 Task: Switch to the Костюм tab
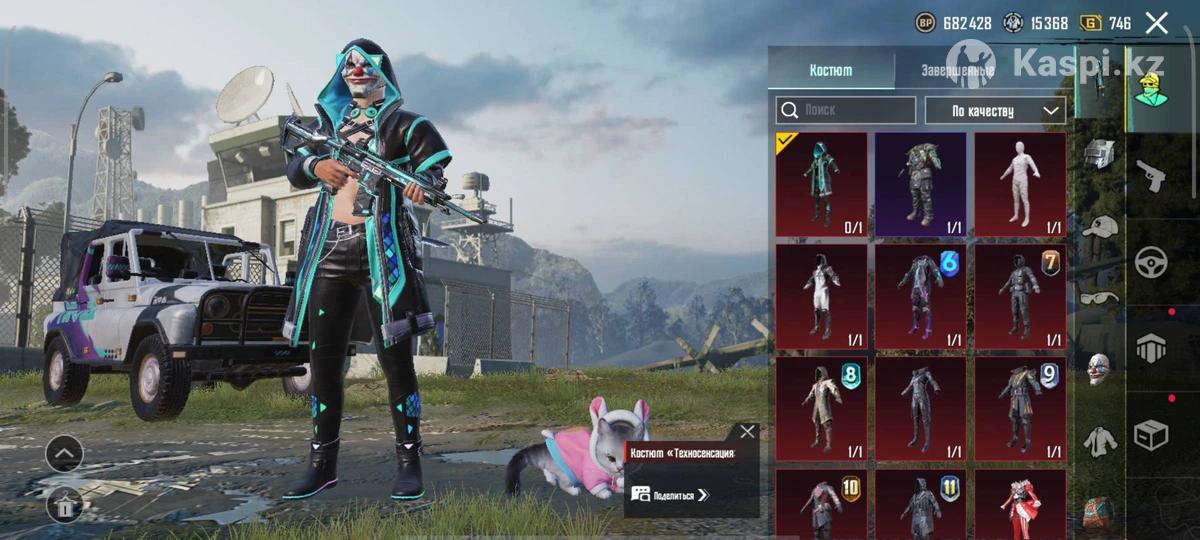(x=830, y=70)
